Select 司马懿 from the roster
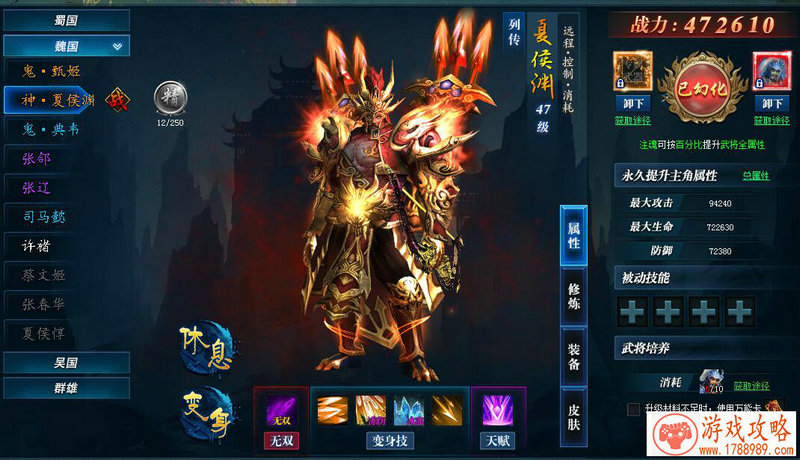Image resolution: width=800 pixels, height=460 pixels. click(x=44, y=216)
